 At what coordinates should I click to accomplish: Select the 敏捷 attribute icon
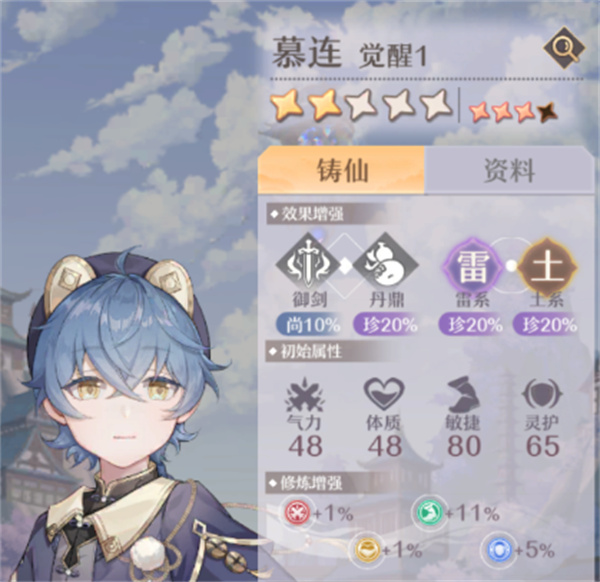462,393
